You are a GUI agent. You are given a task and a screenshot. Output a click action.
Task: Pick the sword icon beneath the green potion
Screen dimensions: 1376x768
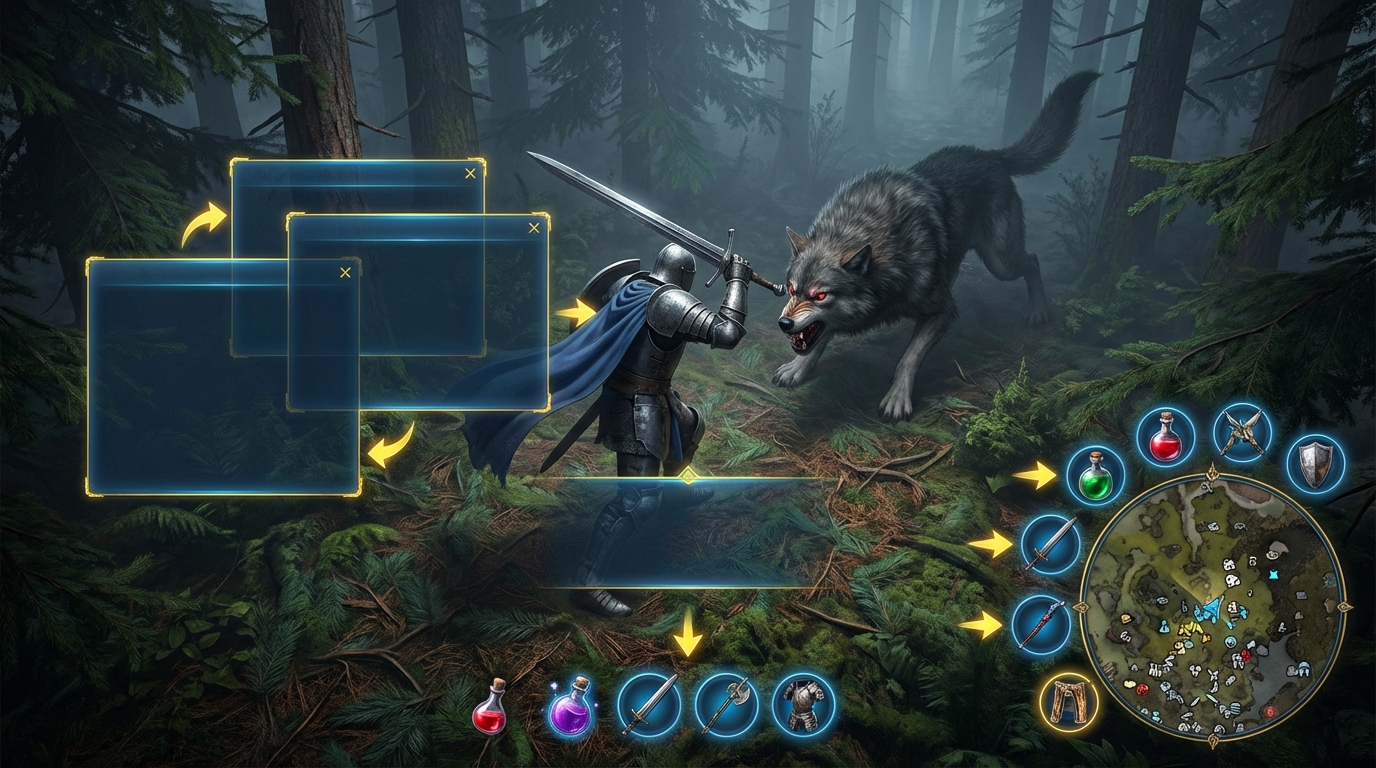[x=1051, y=544]
